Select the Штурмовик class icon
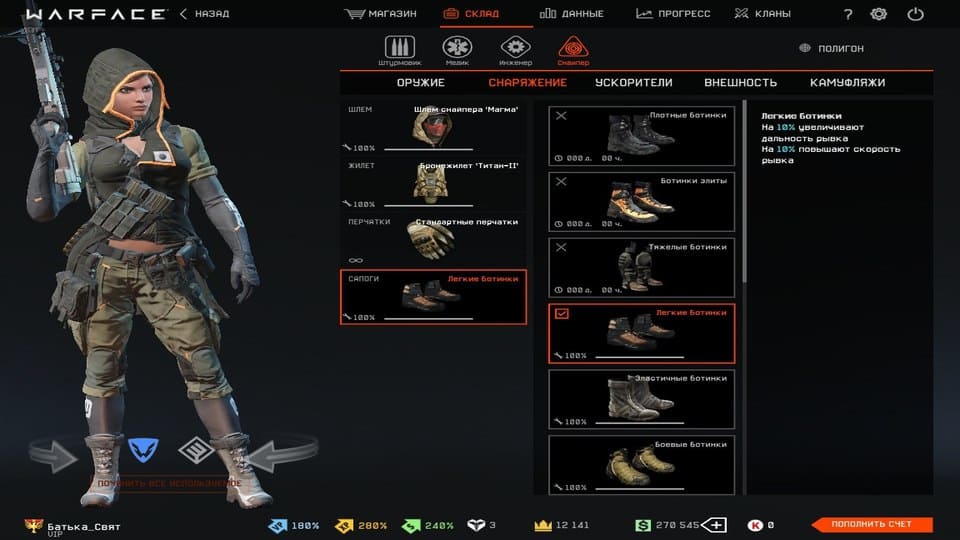This screenshot has height=540, width=960. [x=399, y=49]
